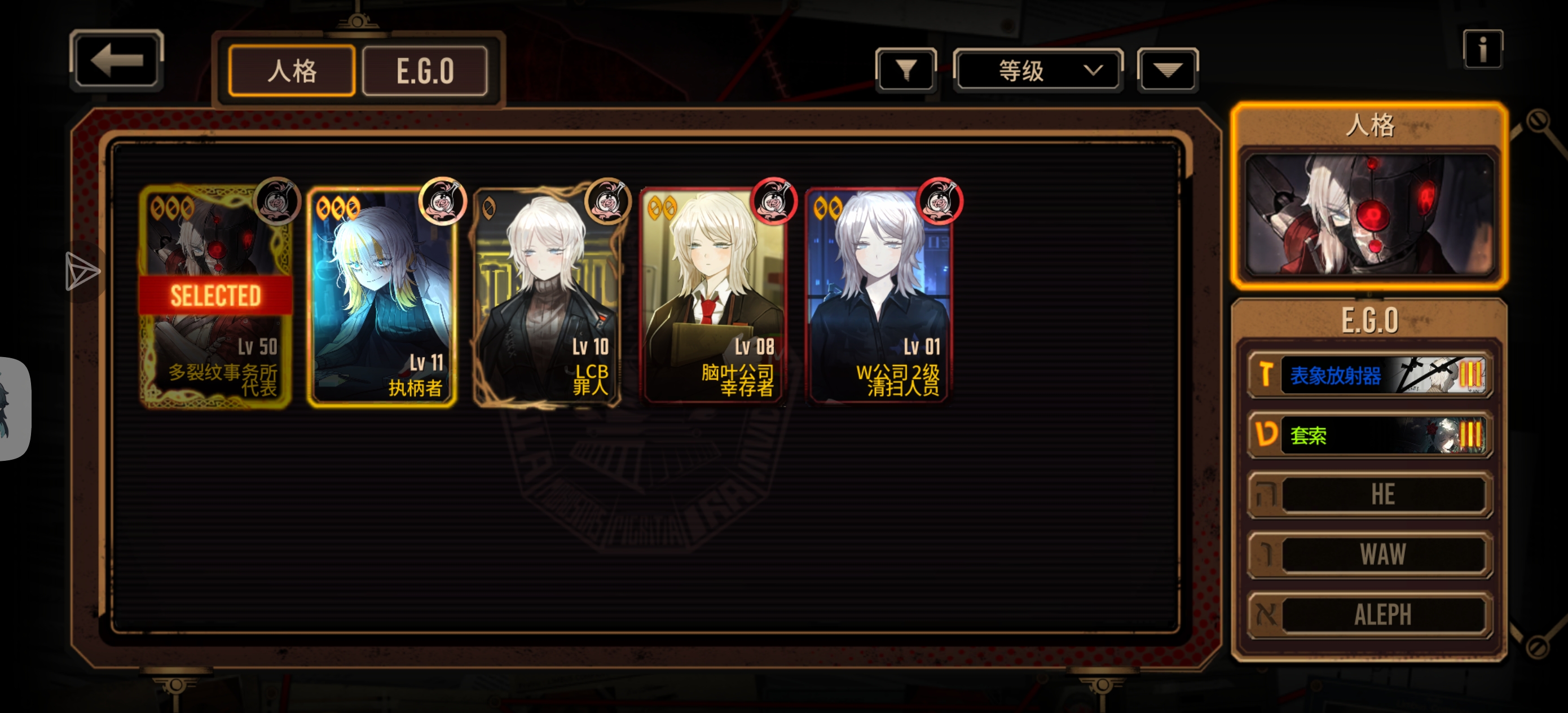
Task: Select the empty ALEPH E.G.O slot
Action: (x=1369, y=614)
